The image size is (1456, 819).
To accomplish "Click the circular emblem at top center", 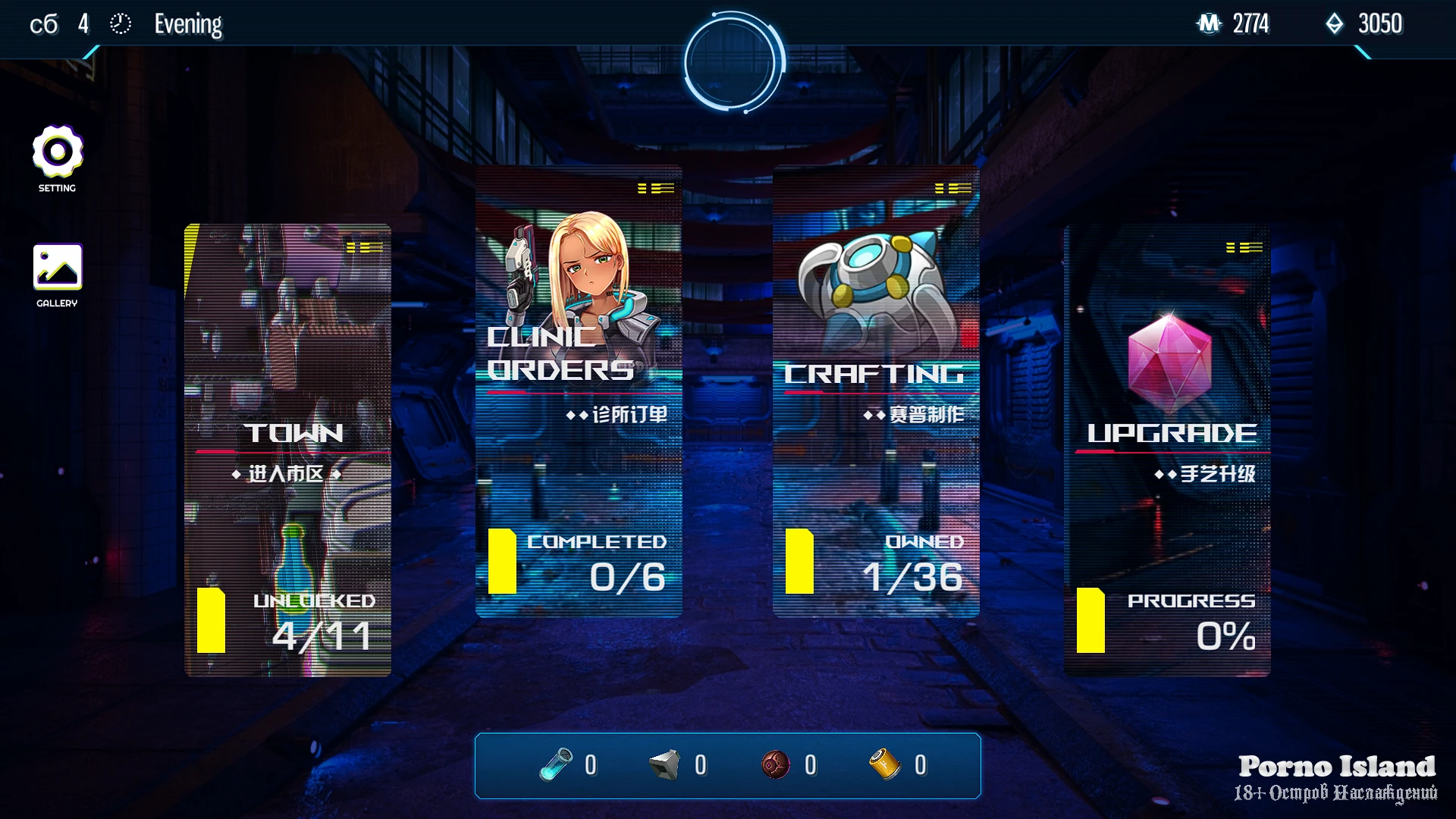I will coord(733,62).
